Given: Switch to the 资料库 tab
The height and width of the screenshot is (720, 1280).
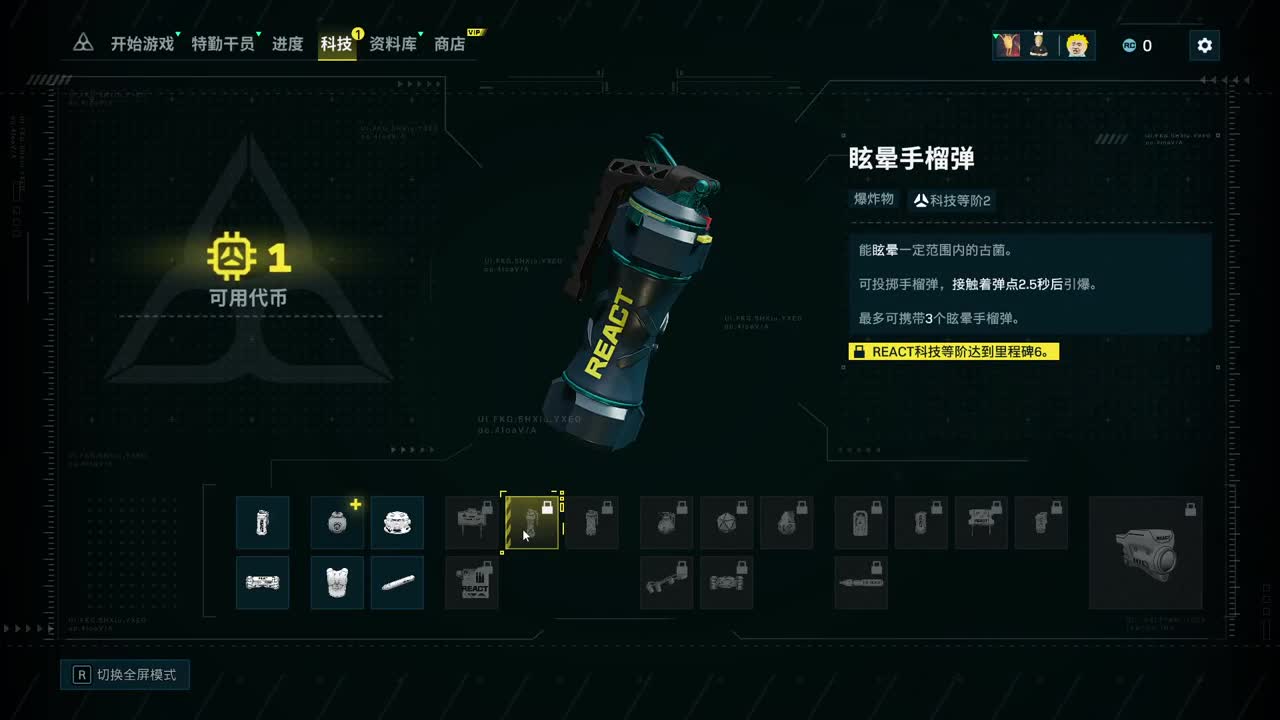Looking at the screenshot, I should [394, 44].
